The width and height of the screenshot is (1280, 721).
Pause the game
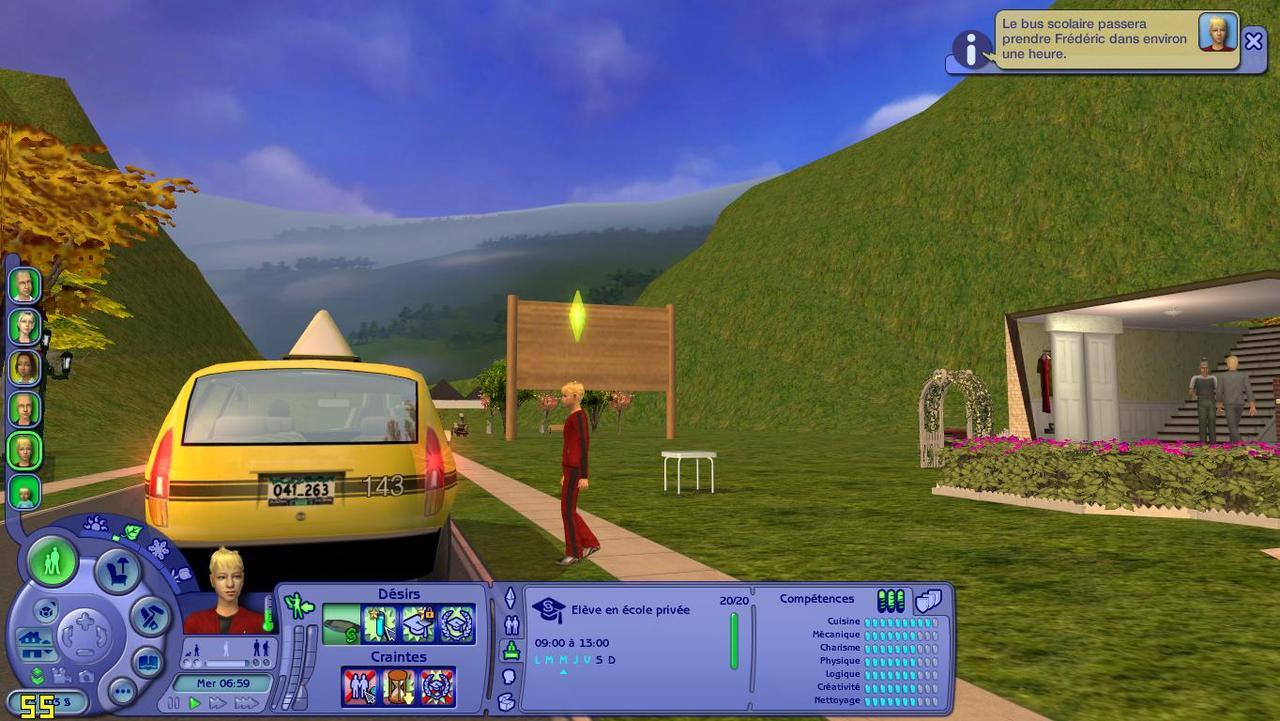[174, 703]
